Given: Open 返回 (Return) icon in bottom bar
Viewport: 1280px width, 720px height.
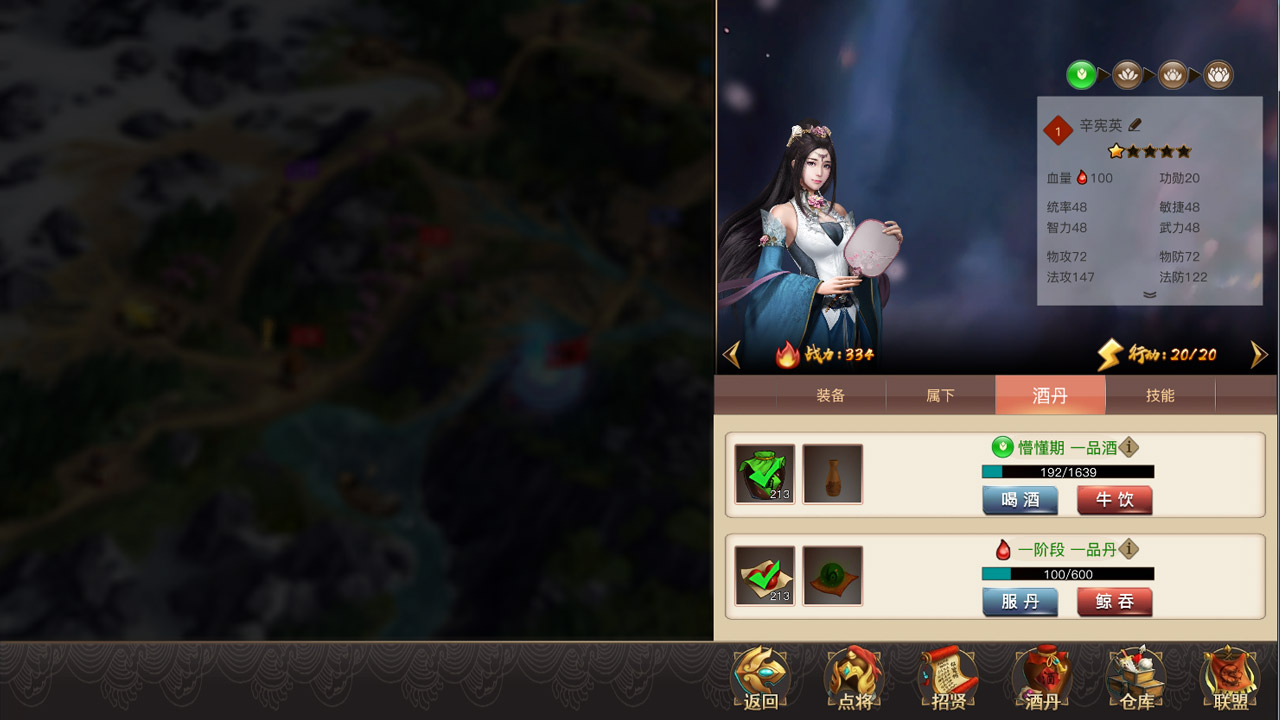Looking at the screenshot, I should pos(762,675).
